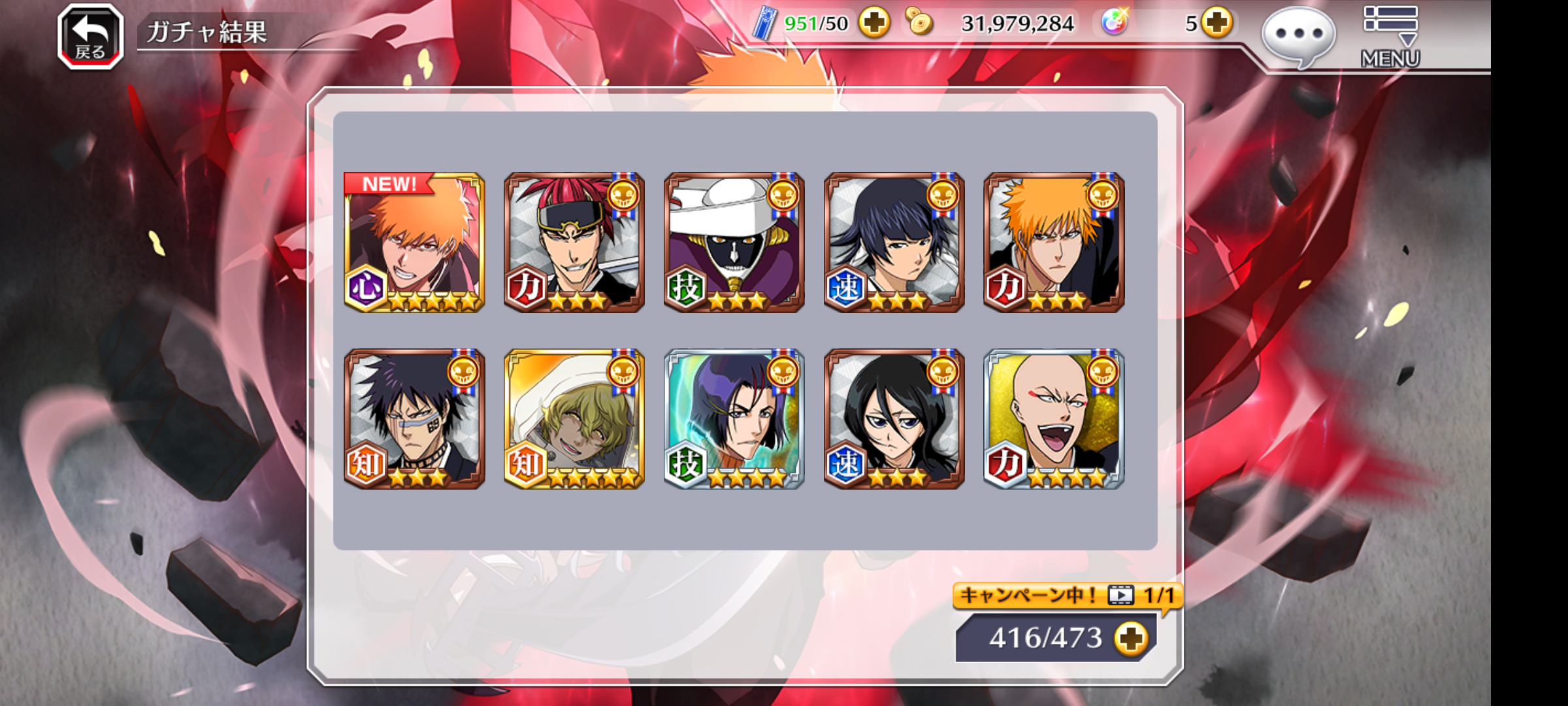
Task: Choose the three-star Soi Fon card
Action: [x=894, y=243]
